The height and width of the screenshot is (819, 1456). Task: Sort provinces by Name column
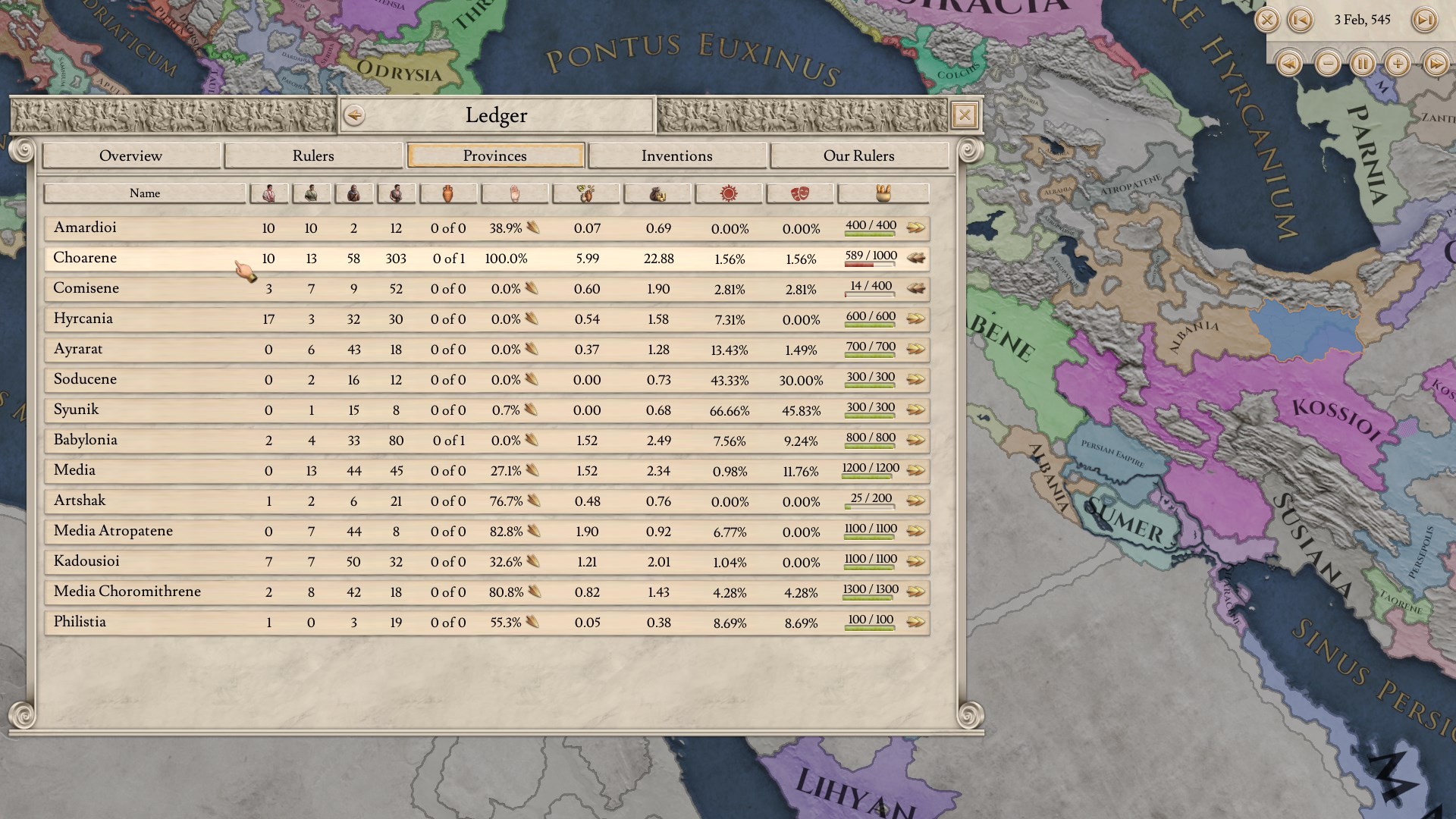tap(145, 193)
